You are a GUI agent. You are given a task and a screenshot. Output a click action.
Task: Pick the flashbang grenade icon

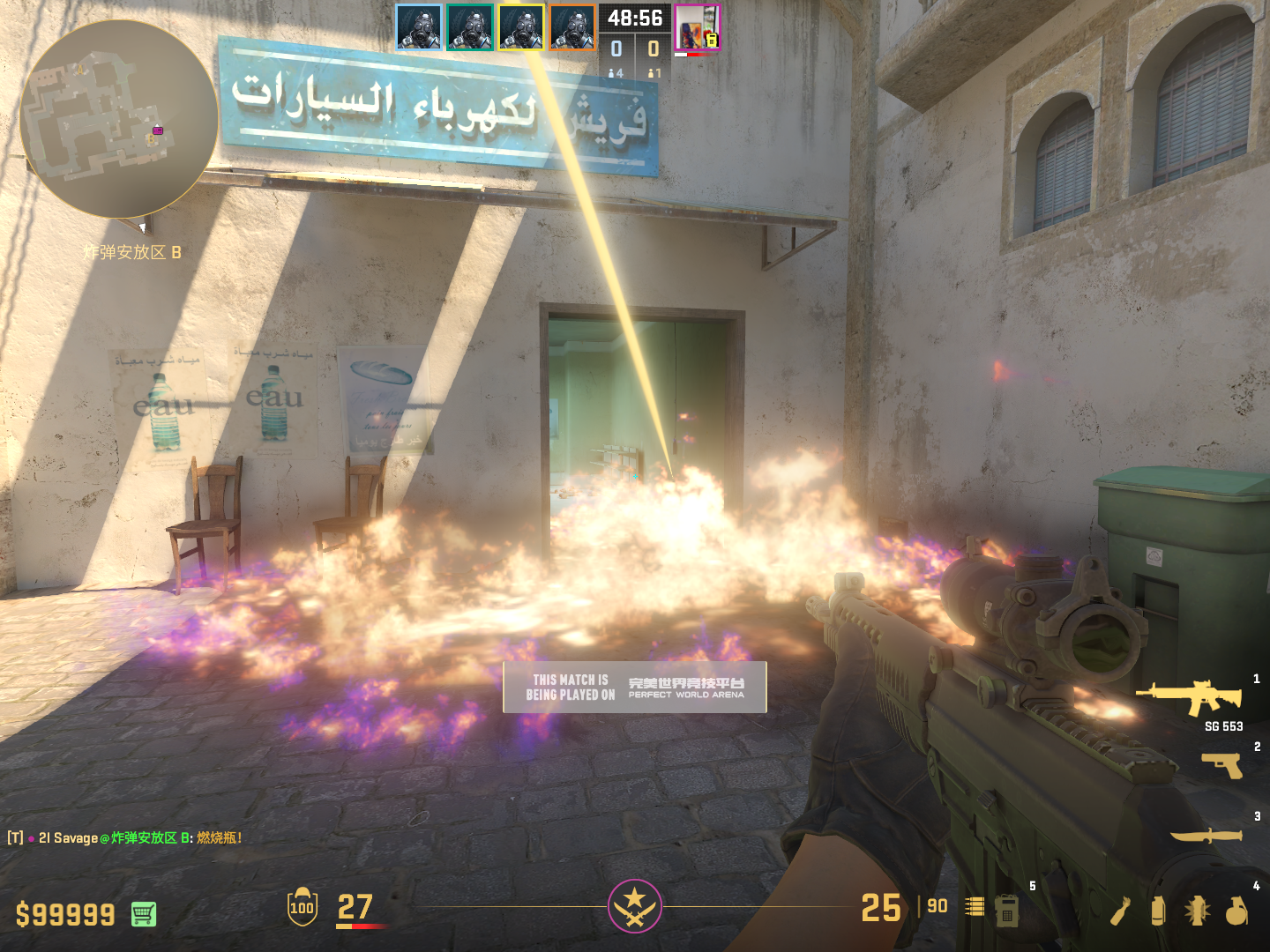pos(1197,911)
